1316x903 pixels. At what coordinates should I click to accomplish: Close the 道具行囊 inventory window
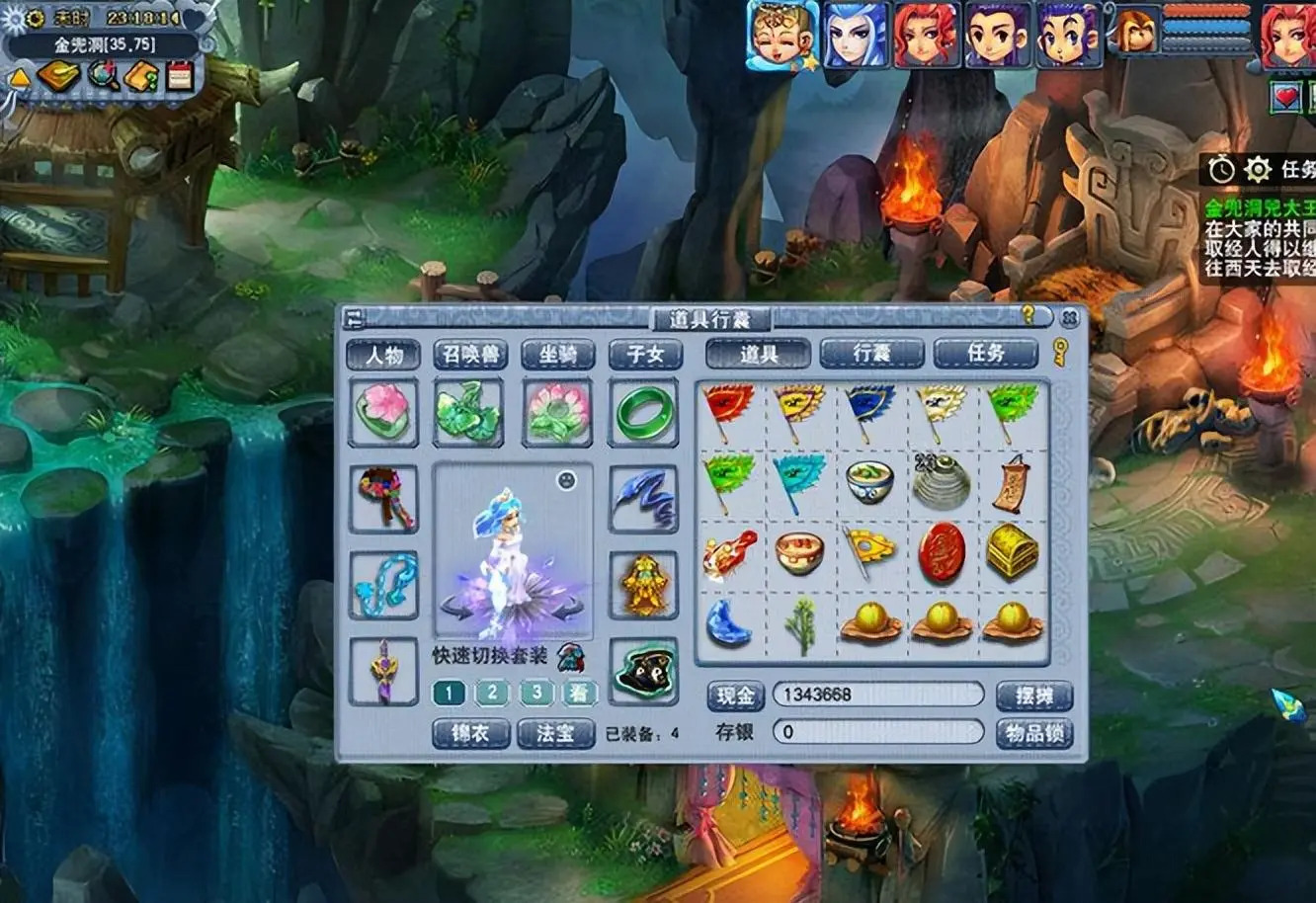[x=1068, y=317]
